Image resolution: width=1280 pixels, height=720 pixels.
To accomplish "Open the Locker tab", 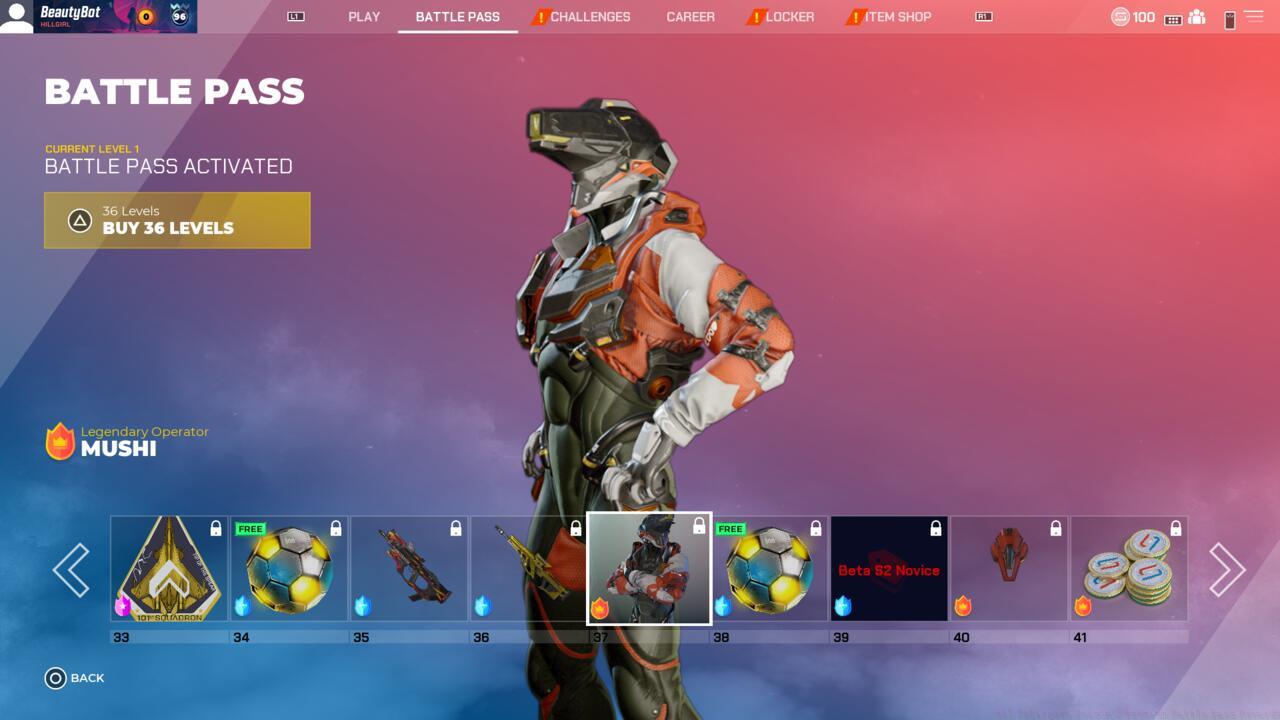I will [x=789, y=17].
